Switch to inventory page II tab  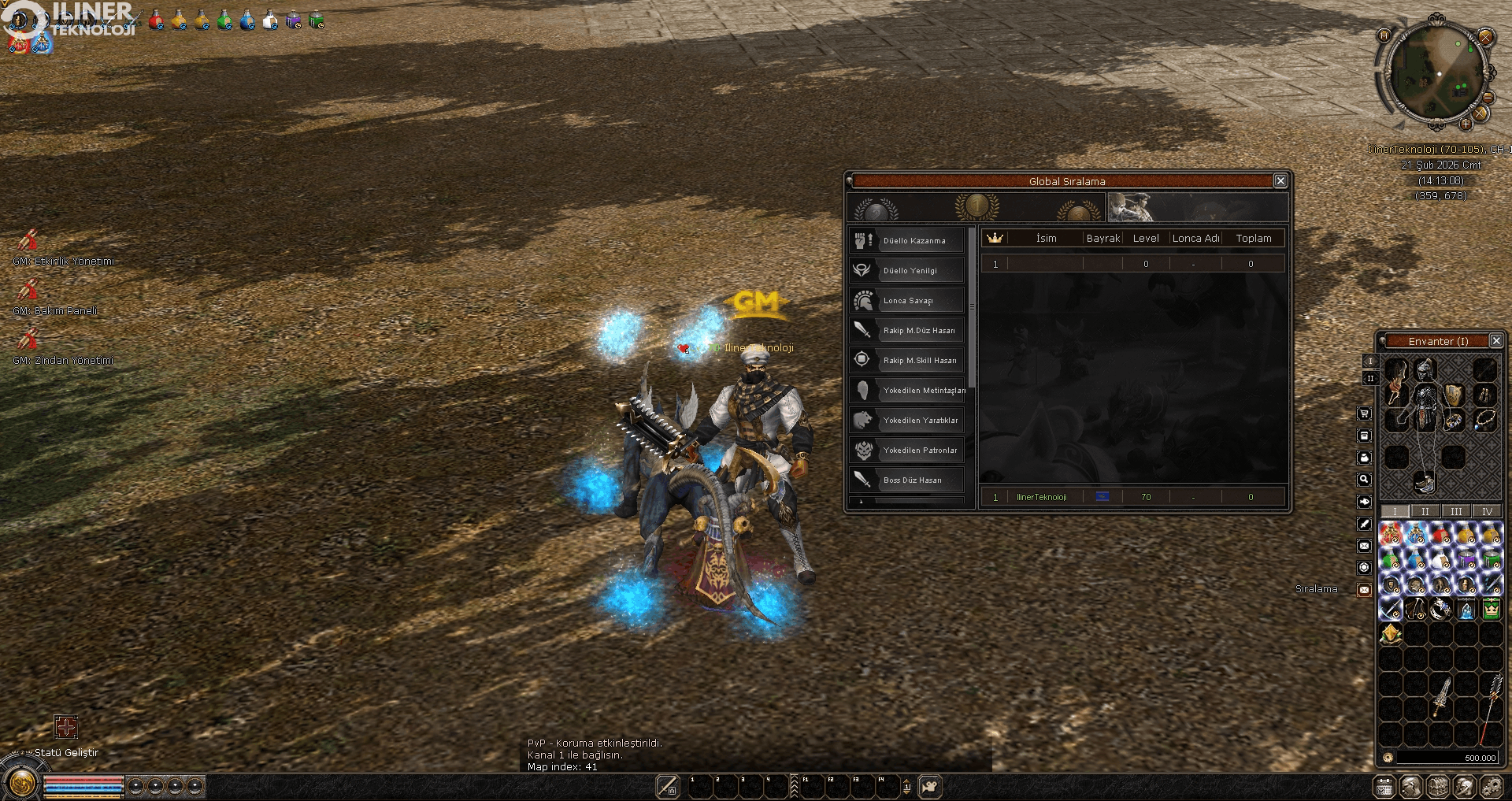coord(1425,511)
